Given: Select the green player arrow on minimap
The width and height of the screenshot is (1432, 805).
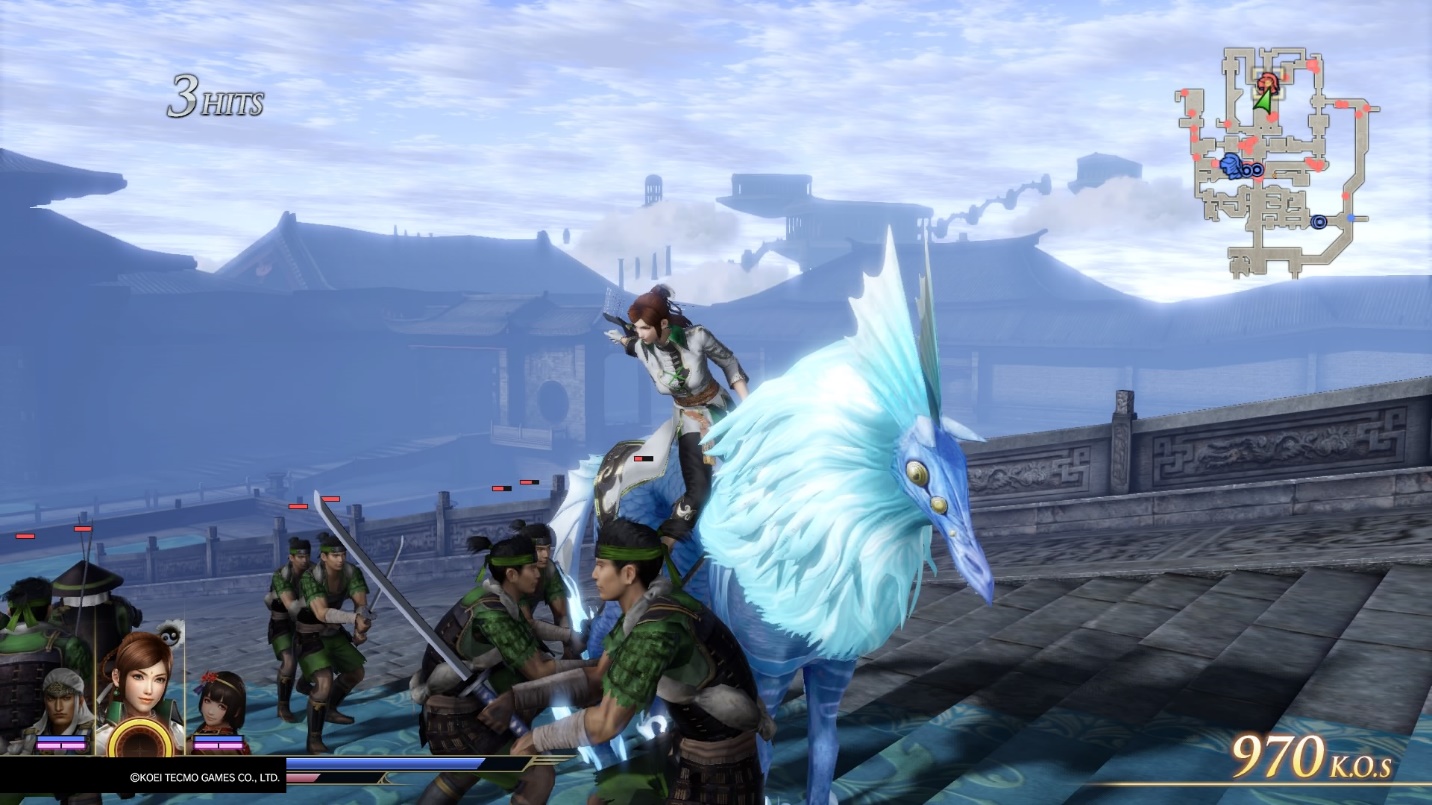Looking at the screenshot, I should [1265, 99].
